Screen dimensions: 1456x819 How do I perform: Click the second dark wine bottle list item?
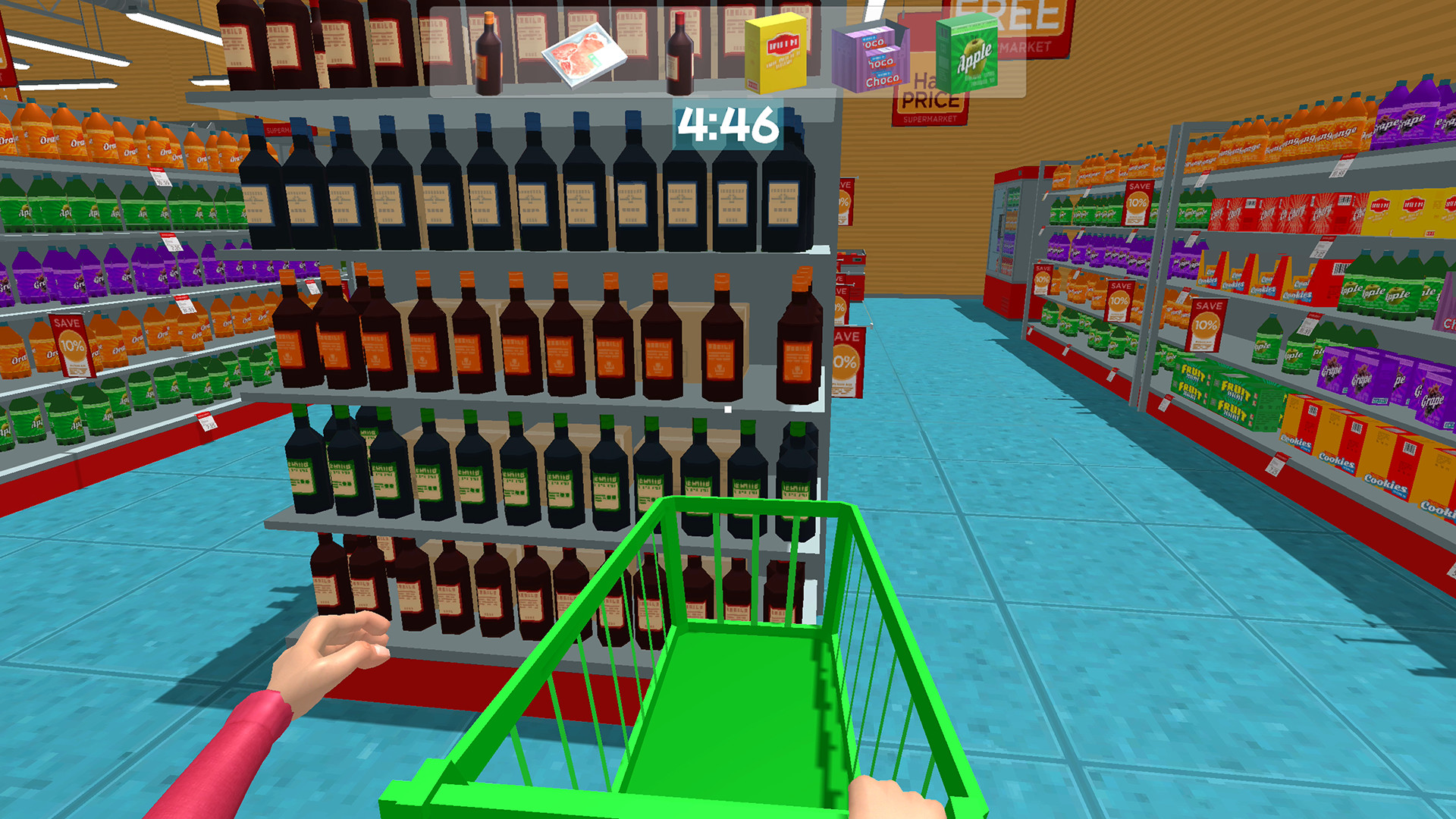coord(681,53)
